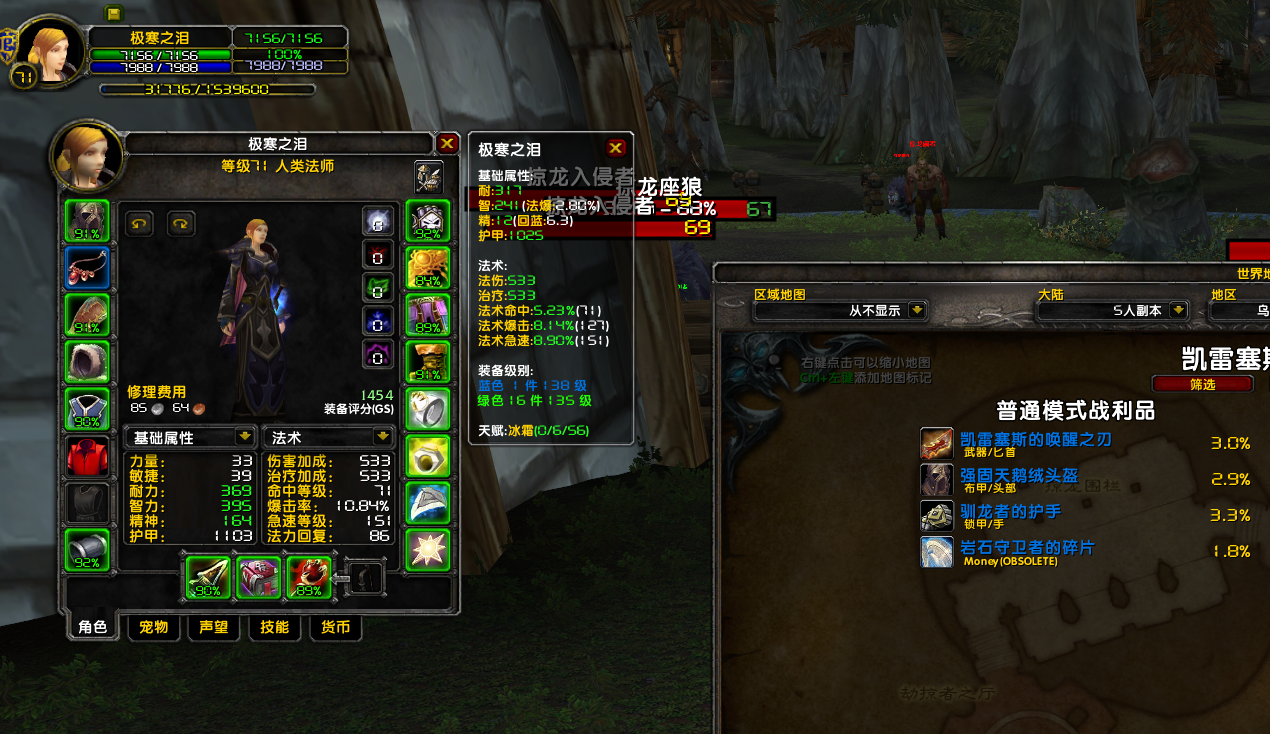Click the red shirt equipment slot
Image resolution: width=1270 pixels, height=734 pixels.
pyautogui.click(x=87, y=457)
